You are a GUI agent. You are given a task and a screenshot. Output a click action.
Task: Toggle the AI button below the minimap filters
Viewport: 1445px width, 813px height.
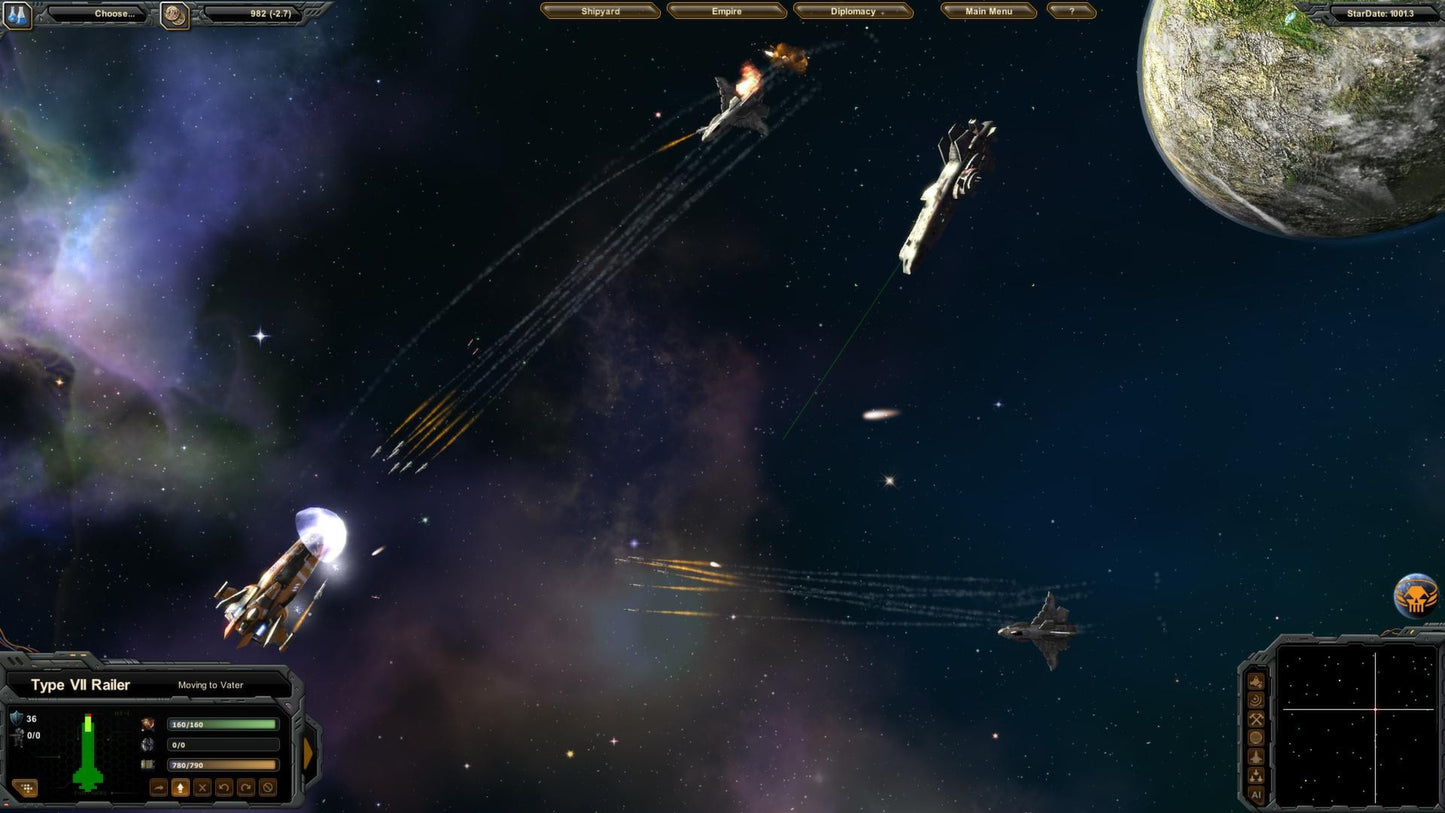tap(1256, 795)
